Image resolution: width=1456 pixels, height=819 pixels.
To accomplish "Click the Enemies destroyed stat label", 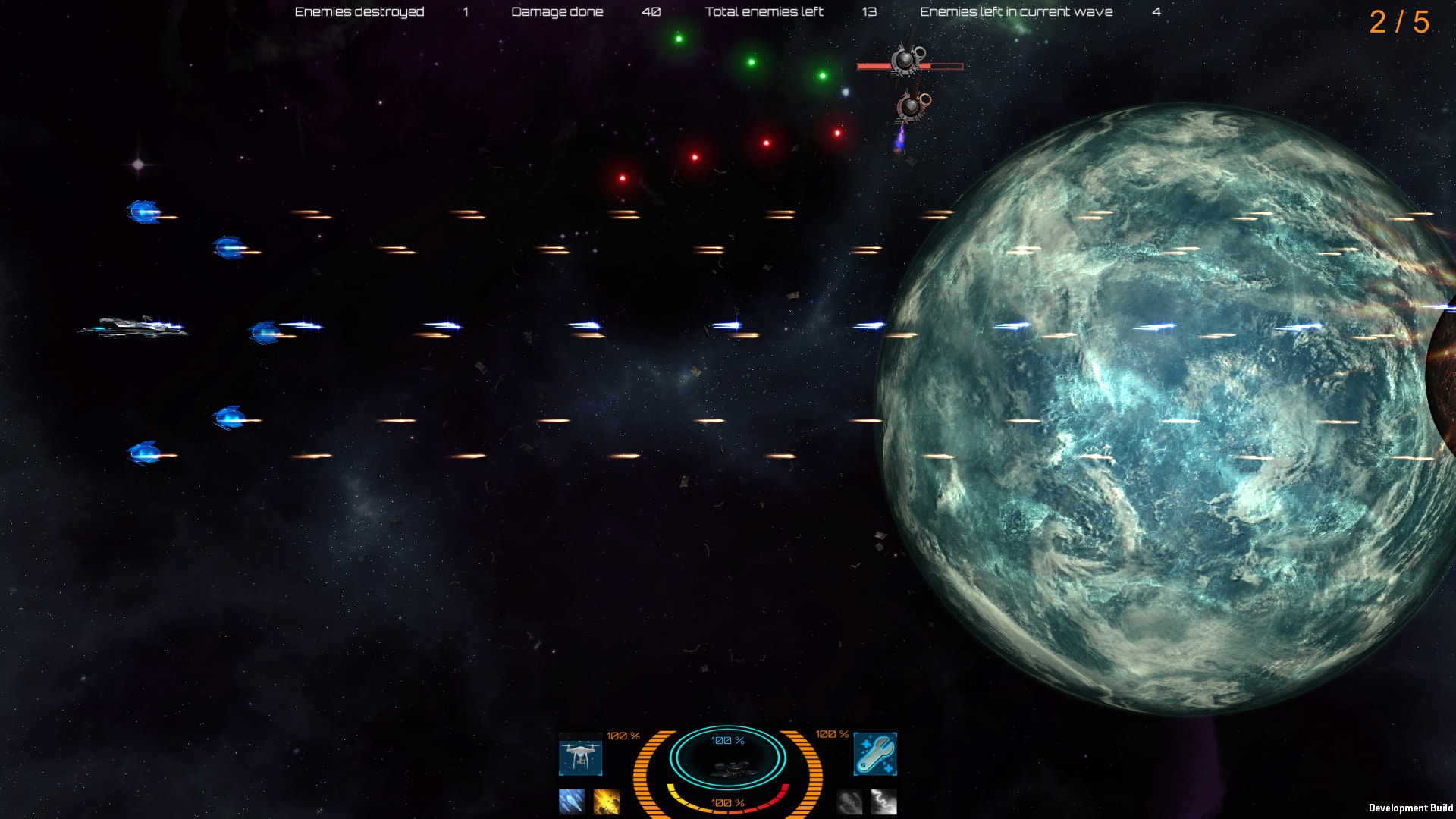I will click(x=359, y=11).
